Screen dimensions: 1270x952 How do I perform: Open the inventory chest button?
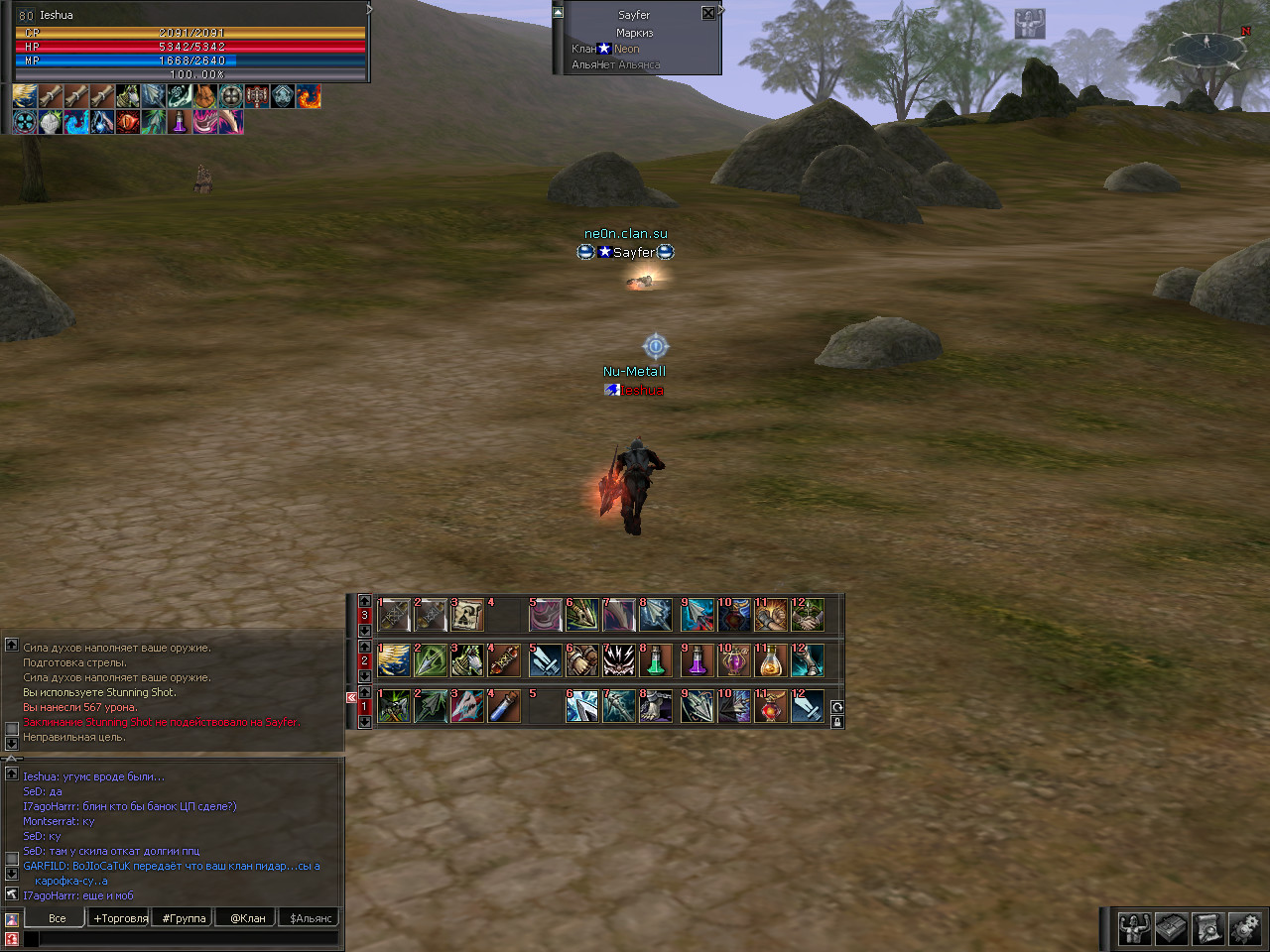1171,929
